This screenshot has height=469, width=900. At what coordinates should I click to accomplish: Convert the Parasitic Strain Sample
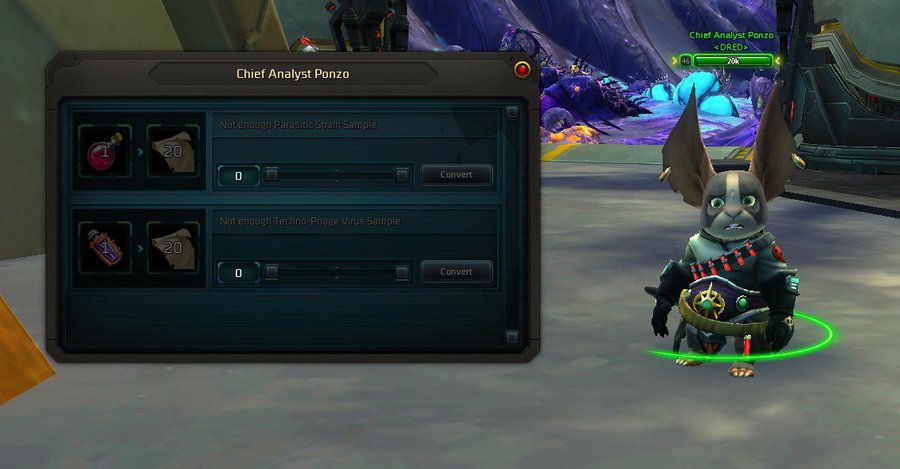coord(456,175)
